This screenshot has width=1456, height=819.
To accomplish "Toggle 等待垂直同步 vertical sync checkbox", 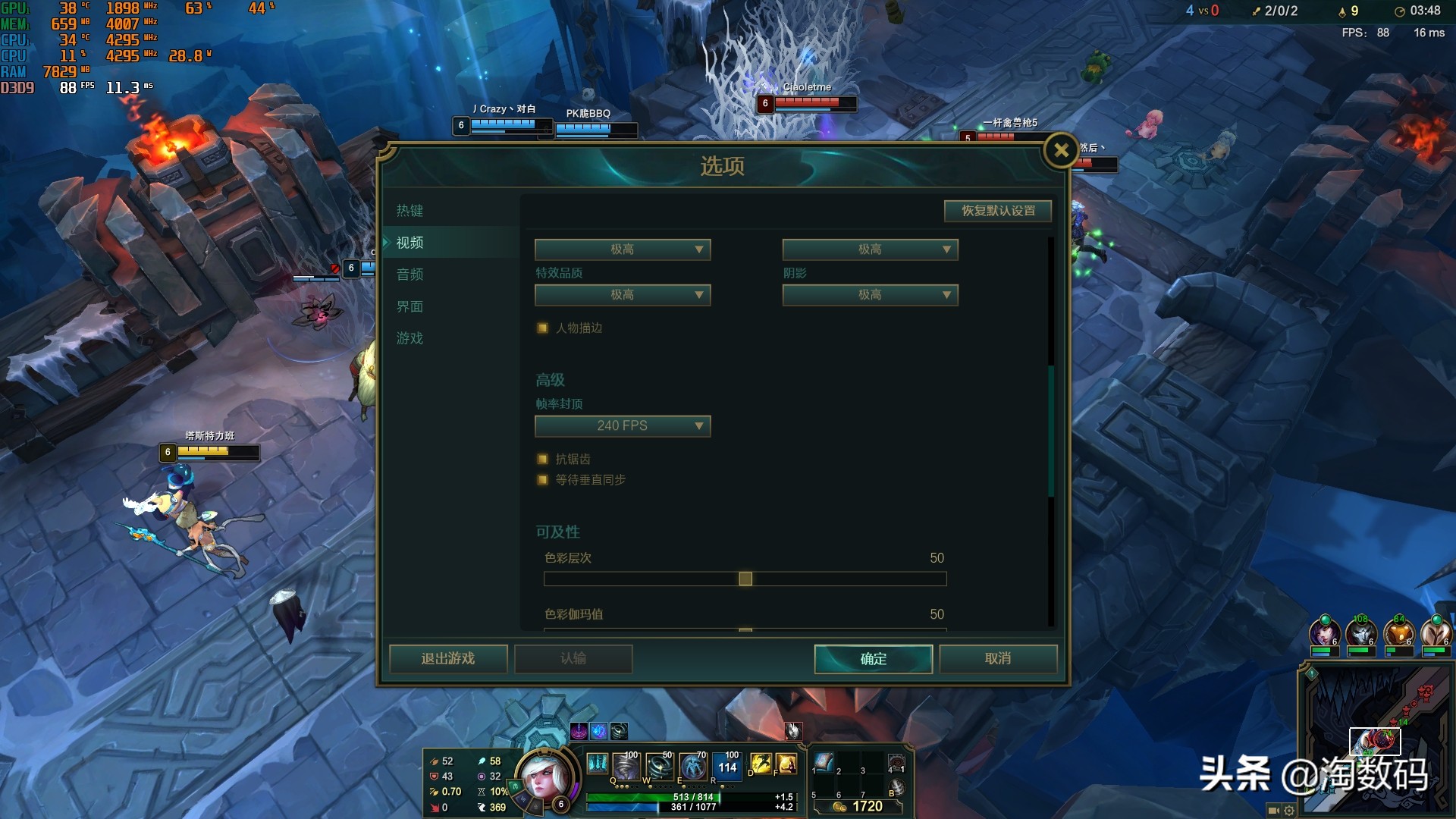I will 543,480.
